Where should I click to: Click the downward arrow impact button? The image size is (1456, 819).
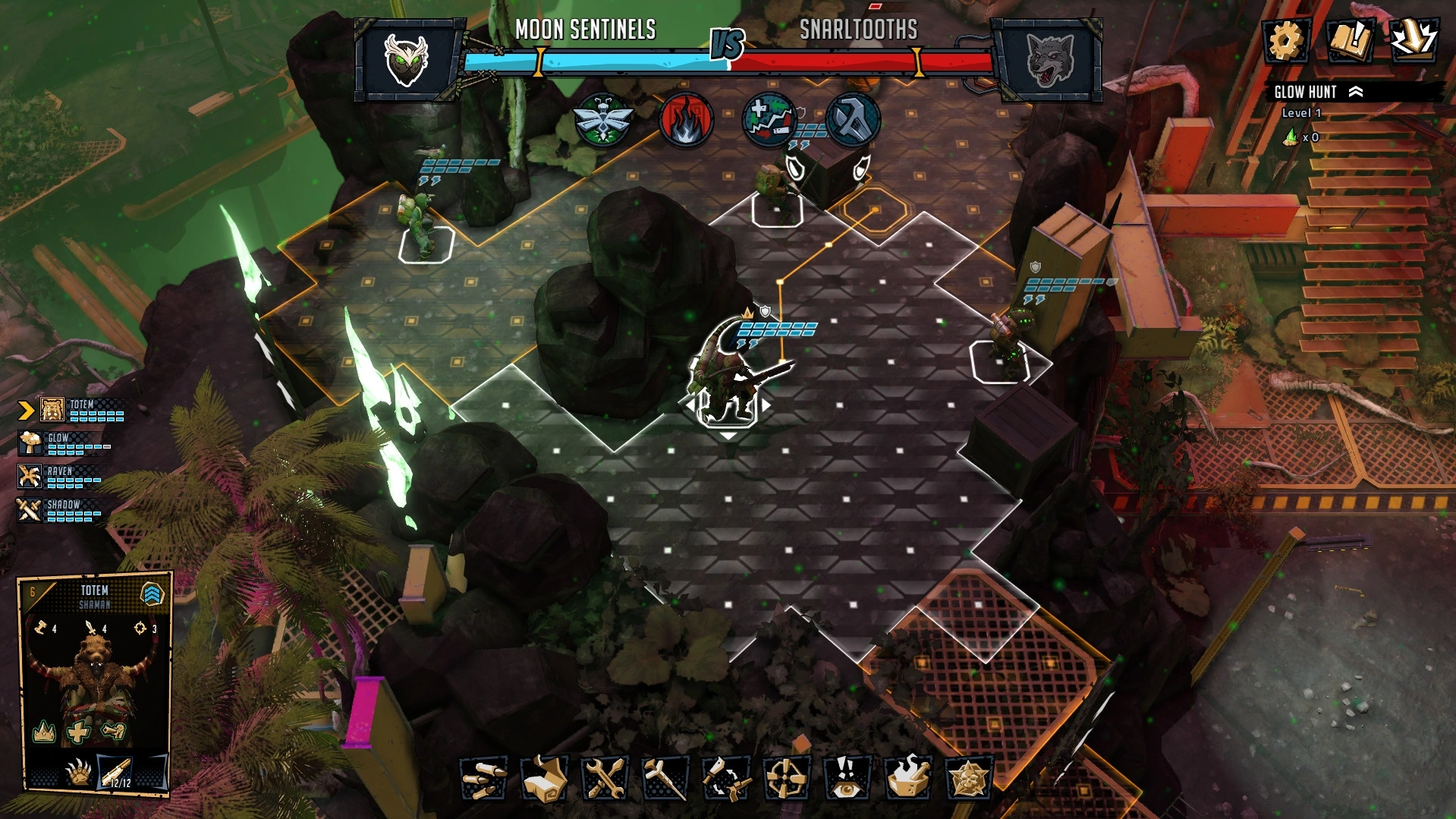(1413, 40)
